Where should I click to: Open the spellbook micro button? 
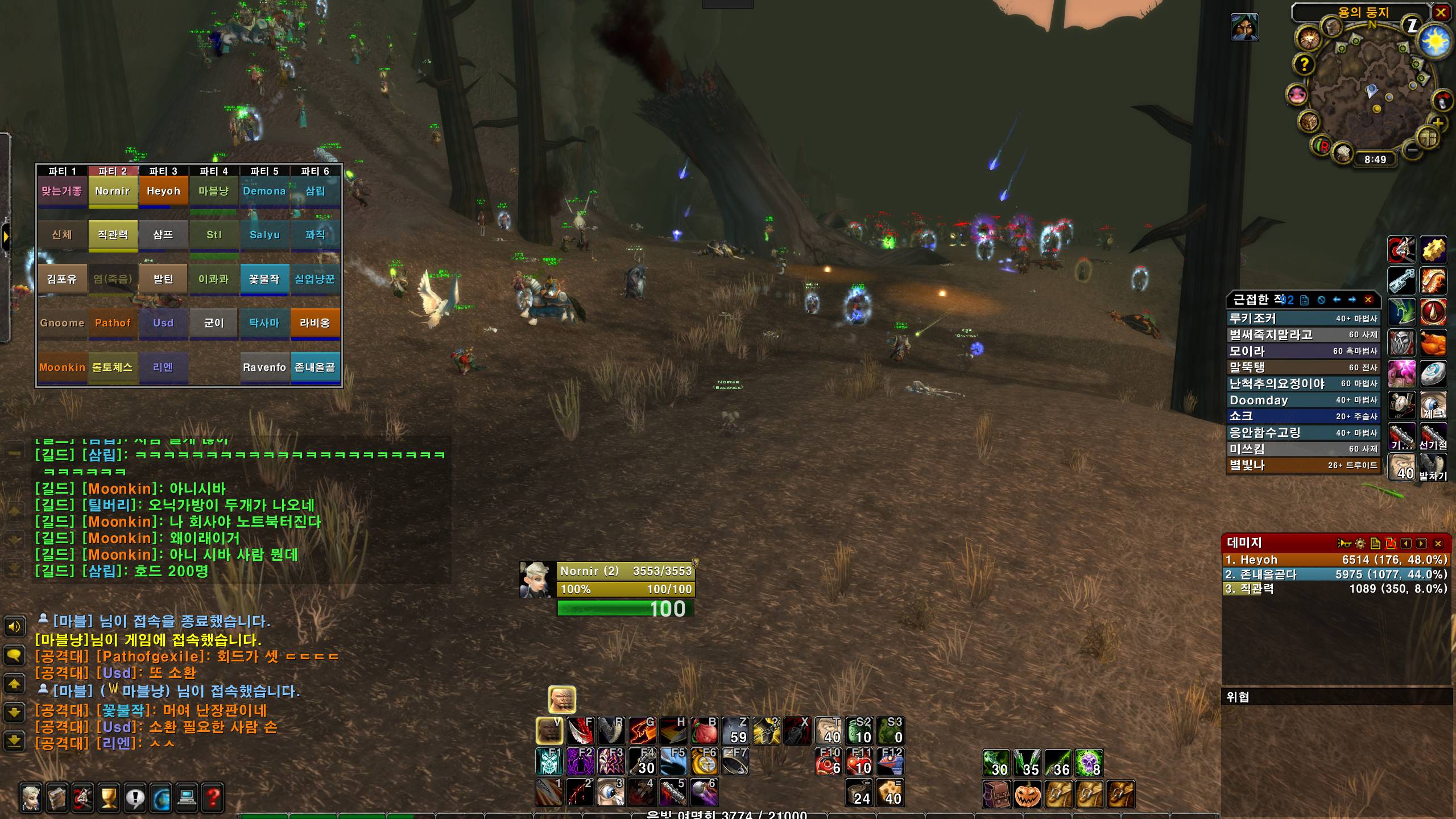tap(57, 797)
